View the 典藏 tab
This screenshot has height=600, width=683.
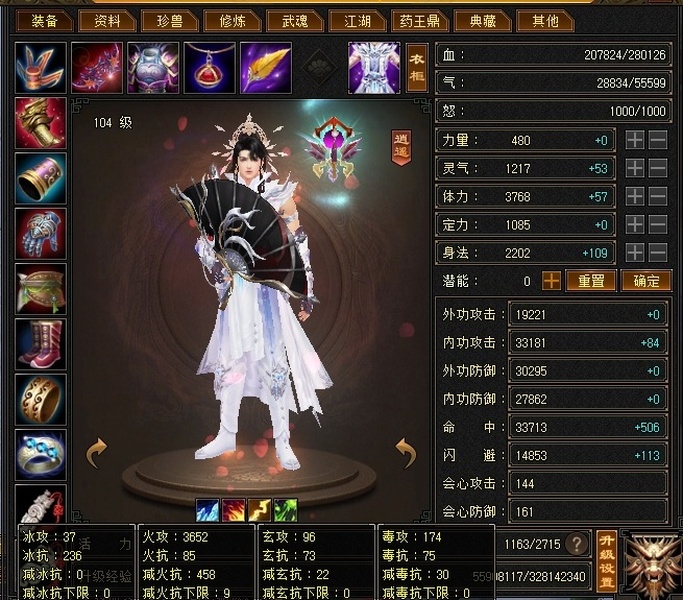pyautogui.click(x=484, y=20)
